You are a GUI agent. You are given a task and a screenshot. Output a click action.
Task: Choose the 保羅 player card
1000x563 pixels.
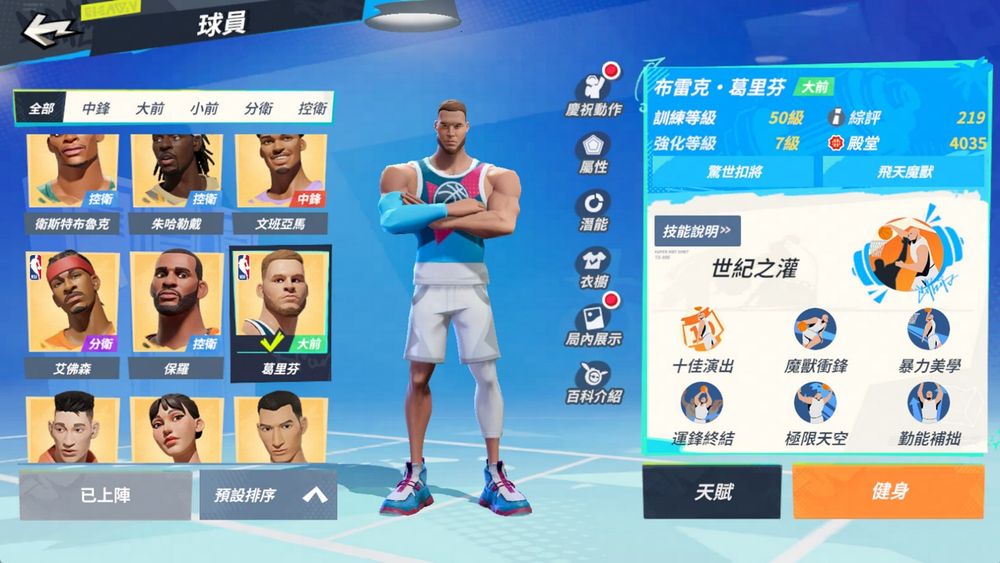click(x=177, y=310)
